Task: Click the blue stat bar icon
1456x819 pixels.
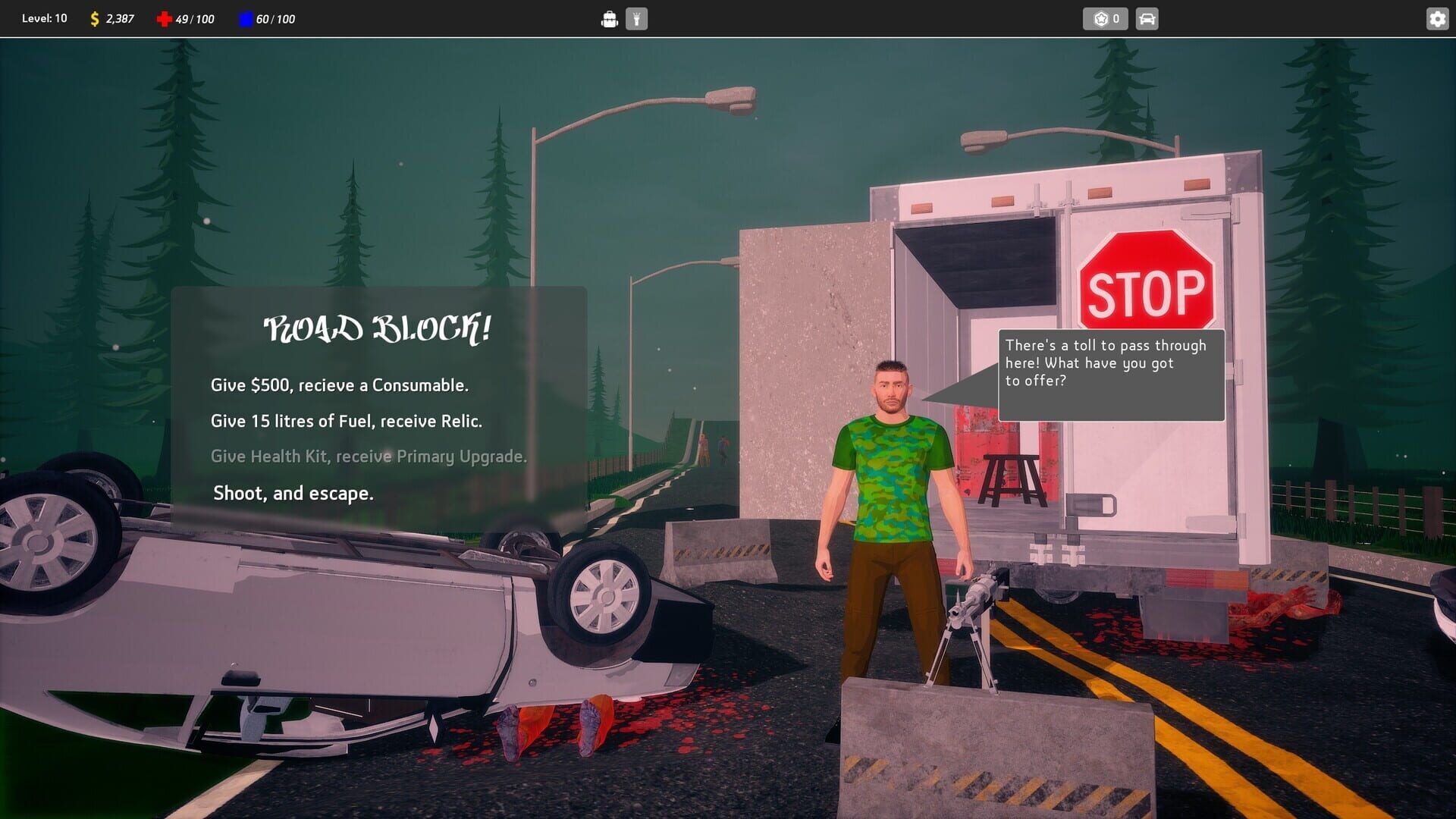Action: point(243,18)
